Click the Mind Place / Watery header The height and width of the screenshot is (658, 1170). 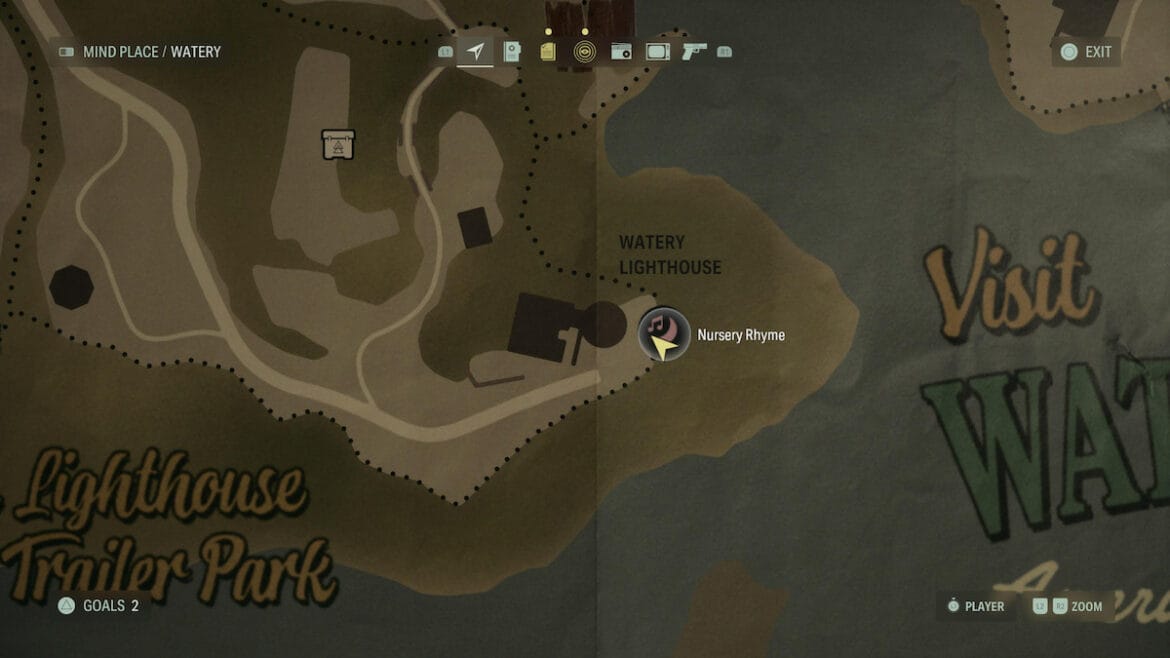click(140, 52)
